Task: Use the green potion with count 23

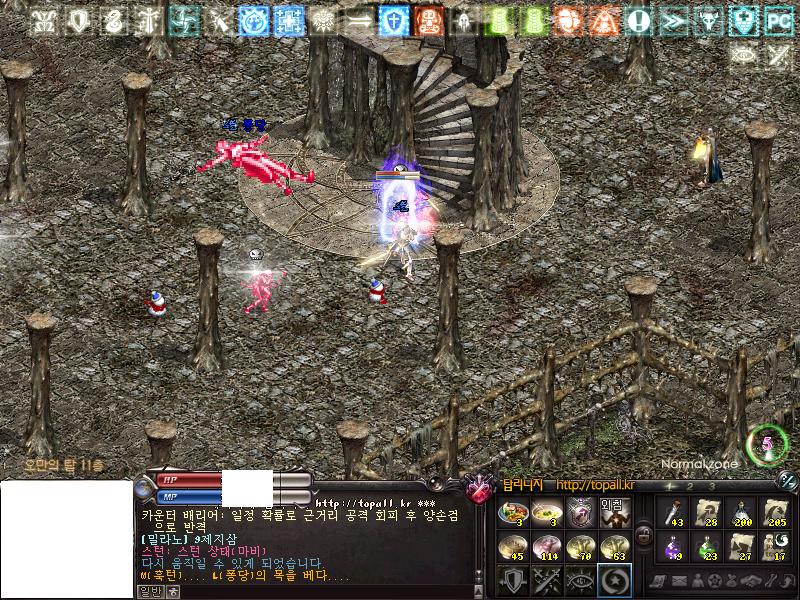Action: pos(706,546)
